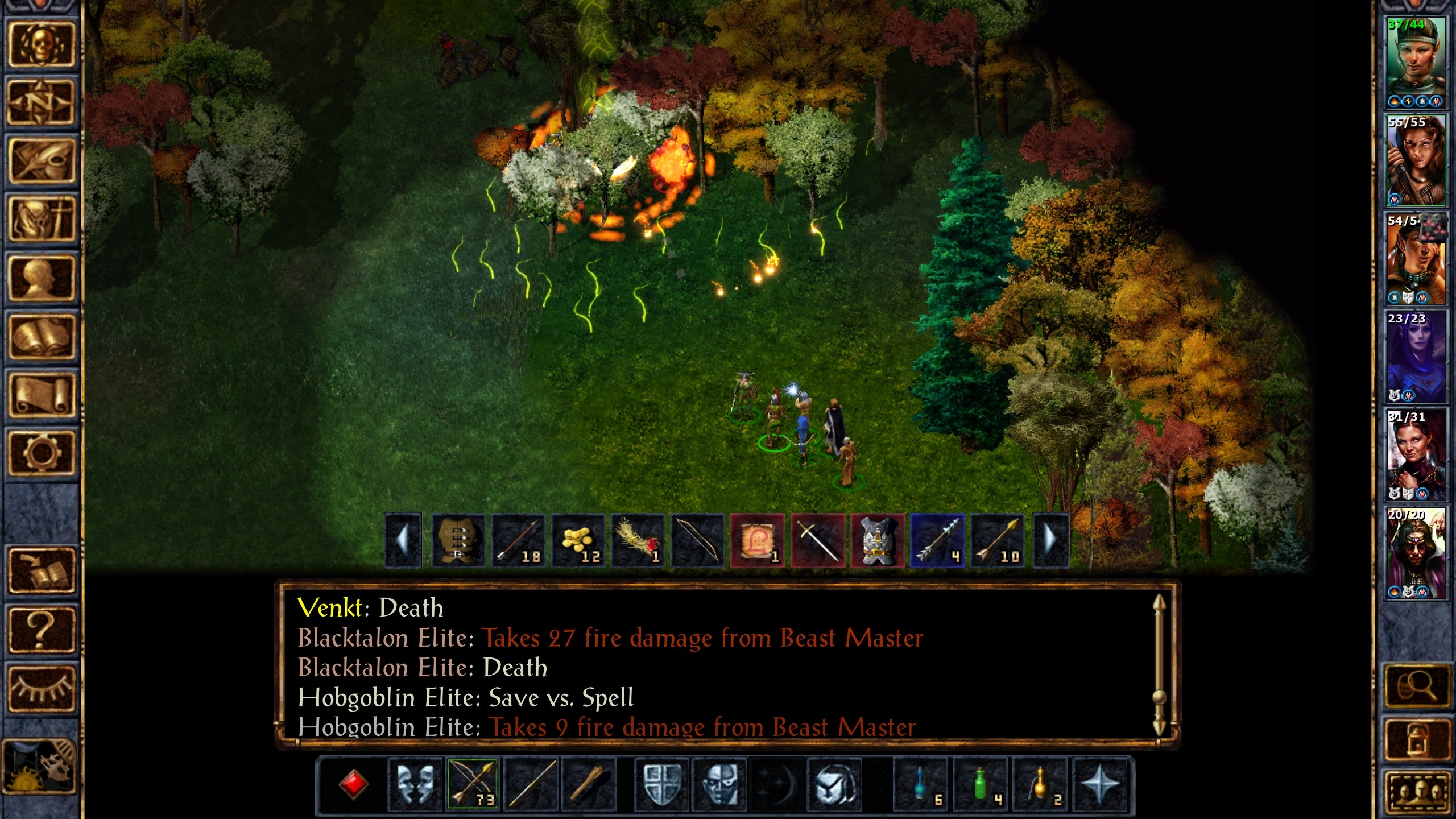Select the whole party with the group button

coord(1416,792)
